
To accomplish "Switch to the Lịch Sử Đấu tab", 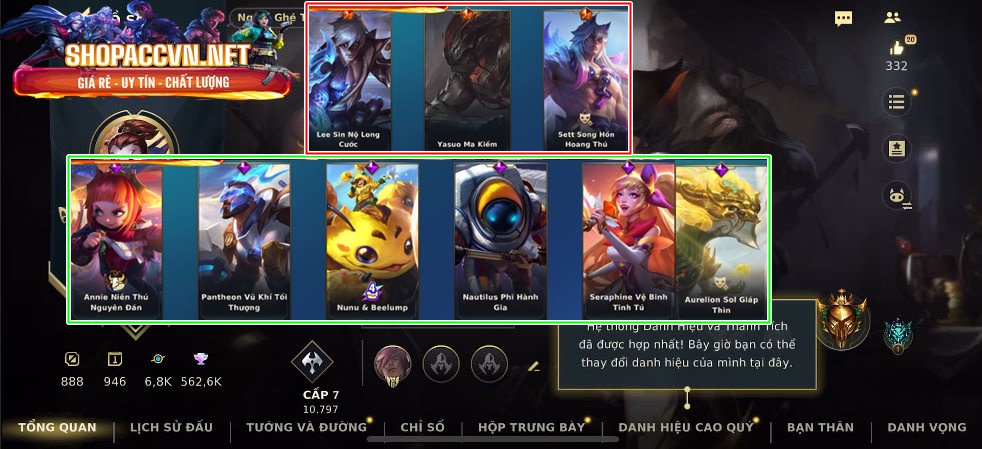I will (171, 427).
